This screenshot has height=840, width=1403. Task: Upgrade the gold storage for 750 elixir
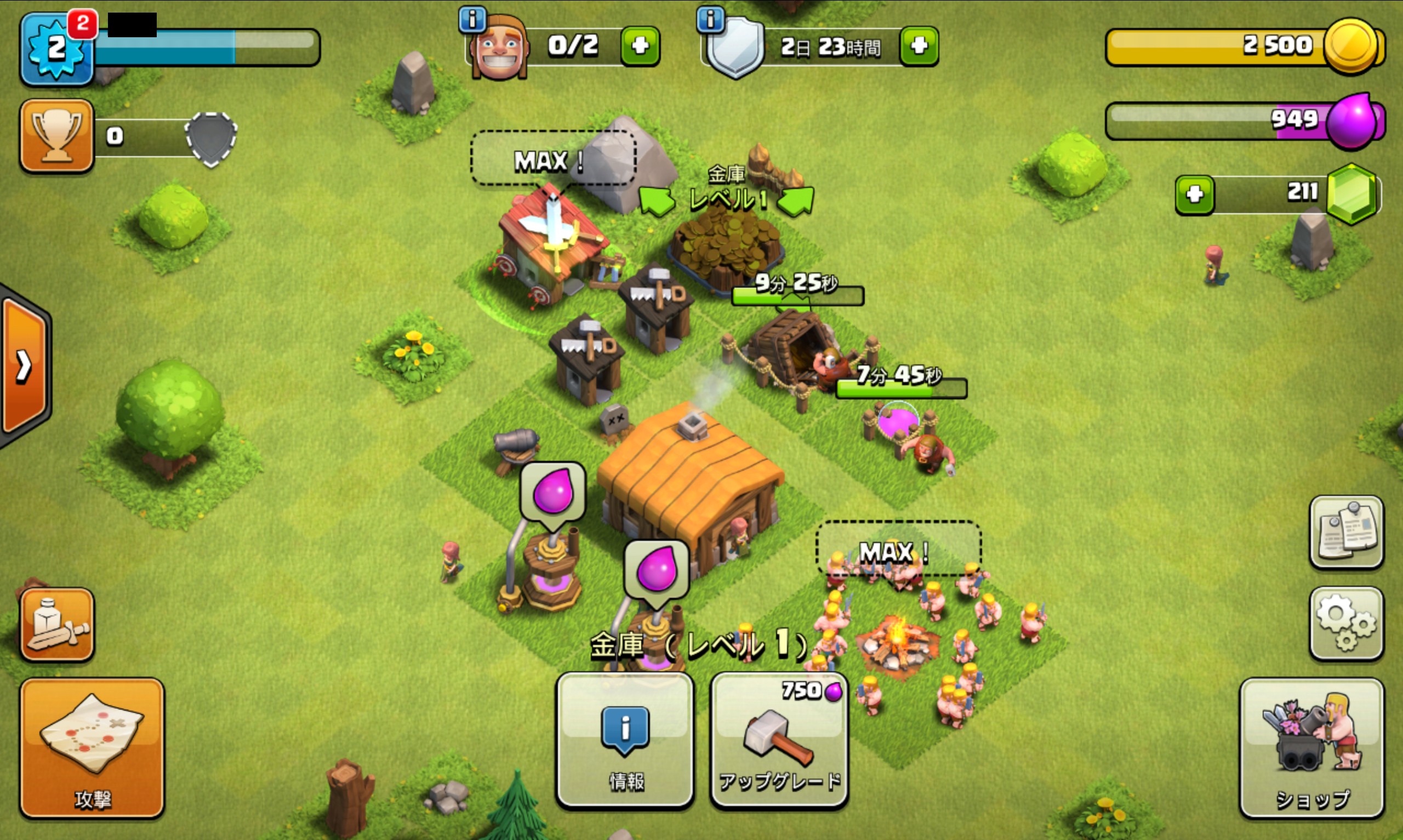(779, 739)
